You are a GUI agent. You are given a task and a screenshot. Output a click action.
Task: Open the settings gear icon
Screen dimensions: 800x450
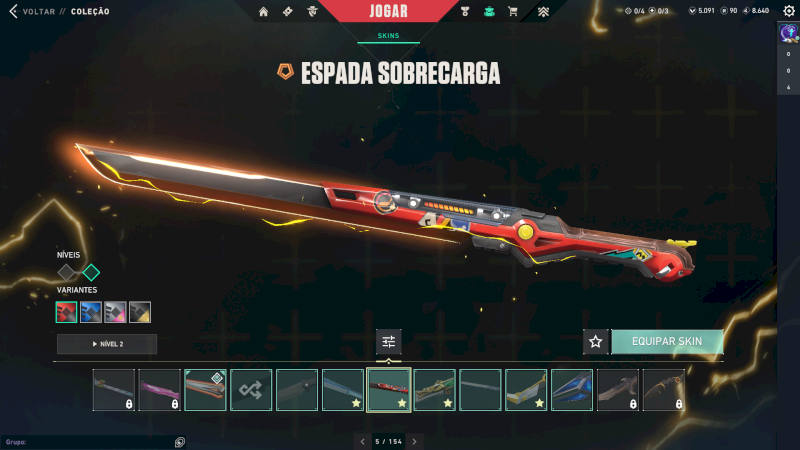(787, 11)
